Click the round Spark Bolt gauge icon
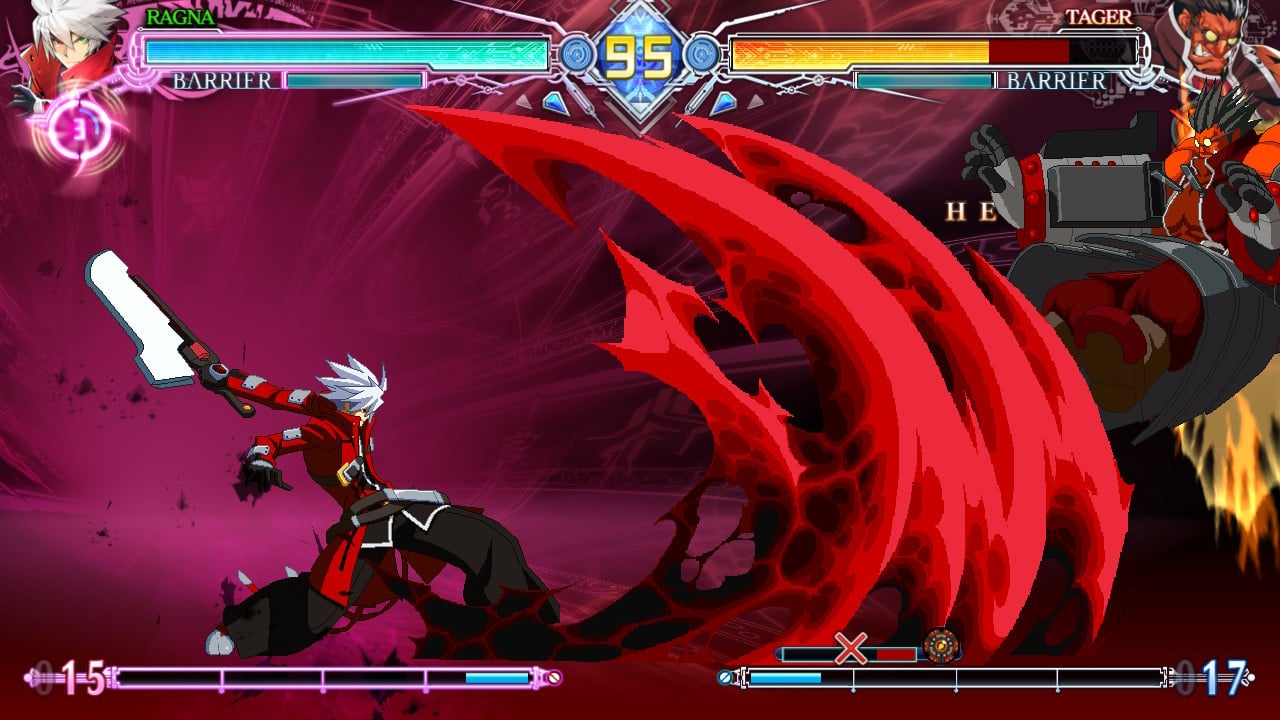Image resolution: width=1280 pixels, height=720 pixels. (x=940, y=645)
